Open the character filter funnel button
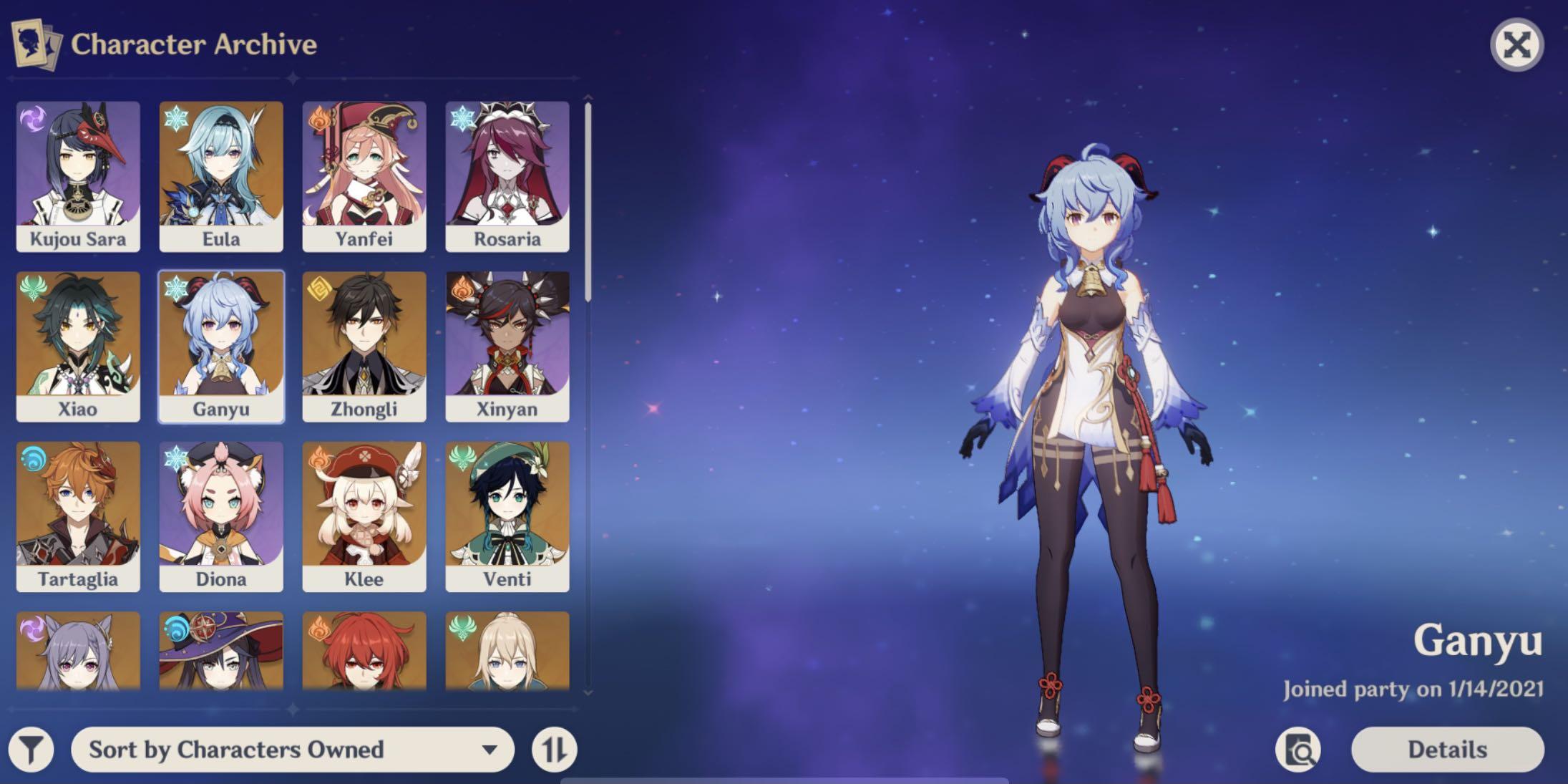1568x784 pixels. click(x=31, y=750)
